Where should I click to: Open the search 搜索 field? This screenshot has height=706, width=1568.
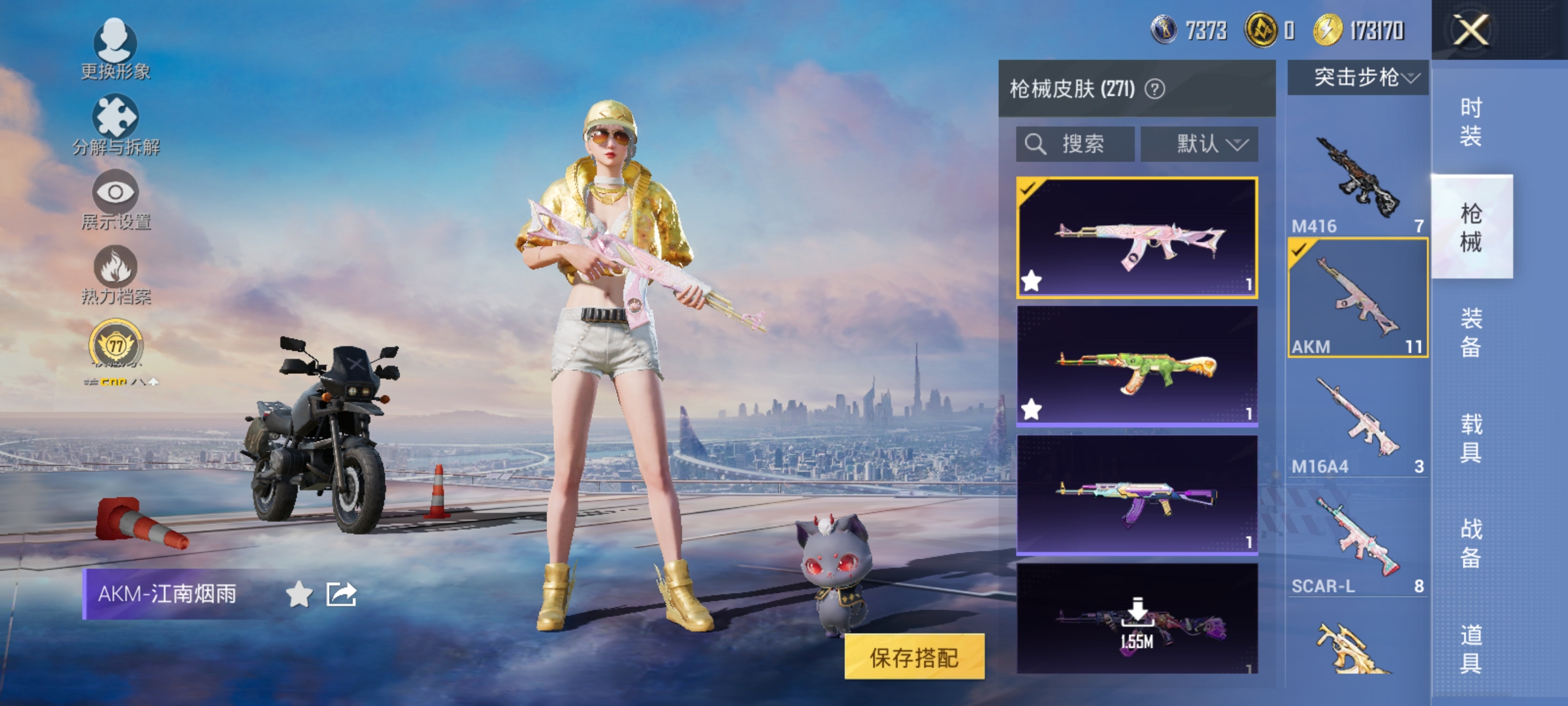click(x=1075, y=144)
